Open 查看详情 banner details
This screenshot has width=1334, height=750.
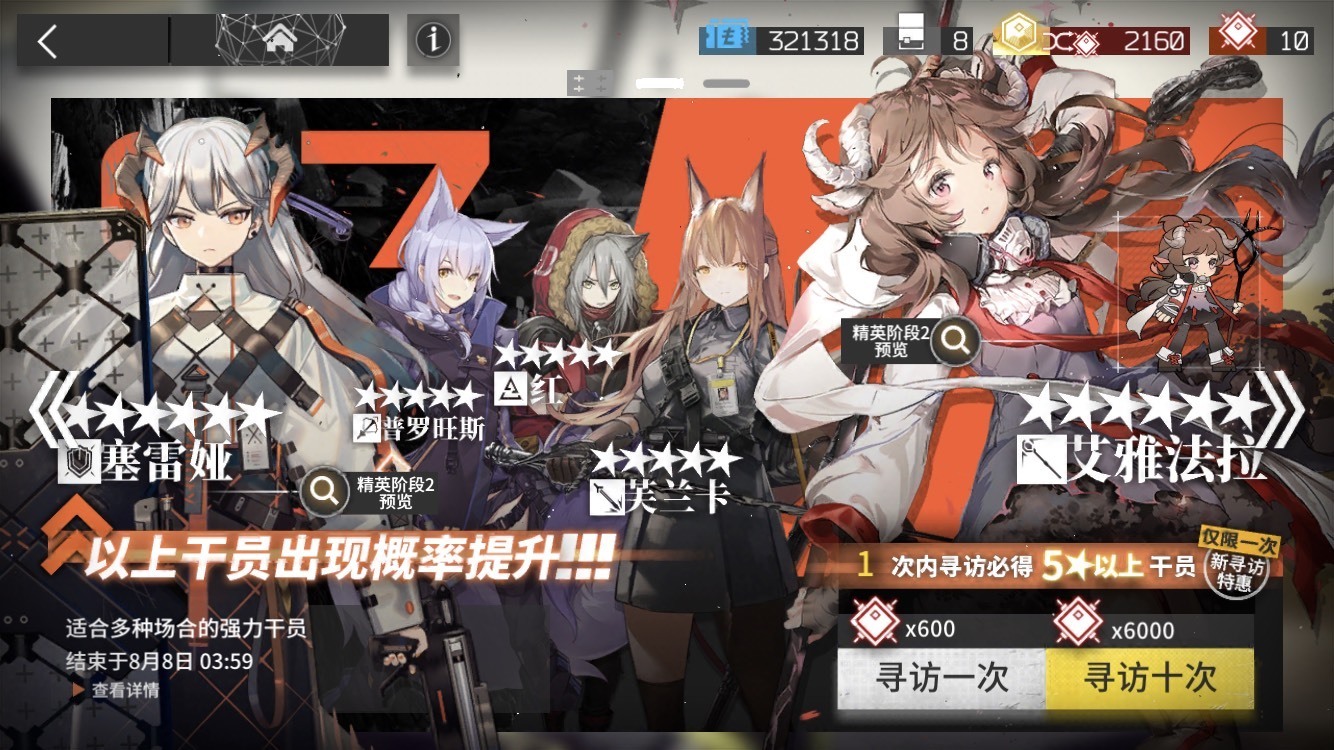point(124,690)
